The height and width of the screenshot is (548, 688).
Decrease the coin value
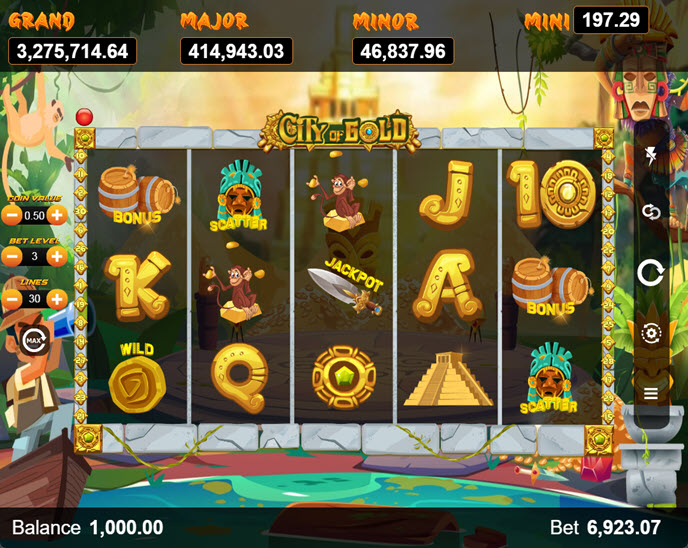[12, 215]
